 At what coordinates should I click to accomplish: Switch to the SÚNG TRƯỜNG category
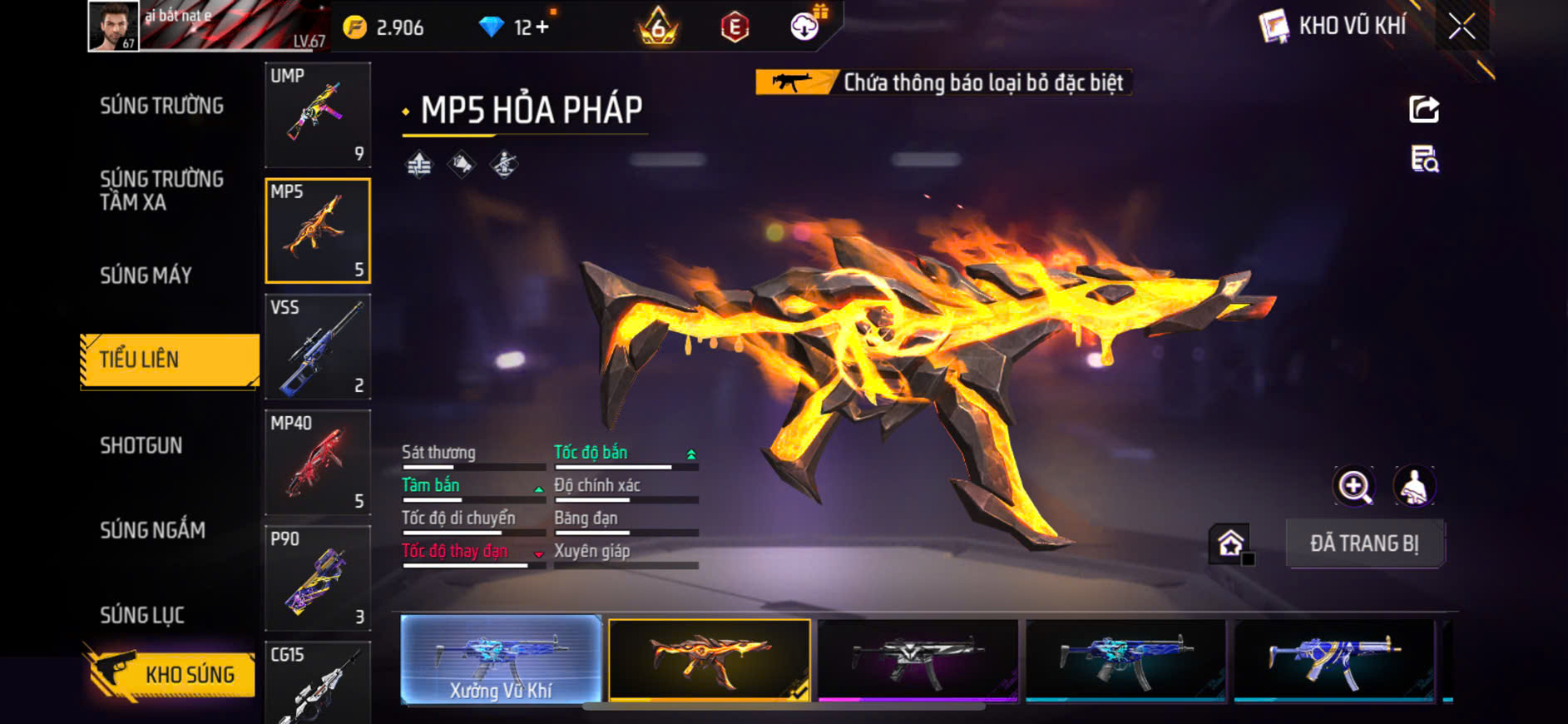(161, 106)
